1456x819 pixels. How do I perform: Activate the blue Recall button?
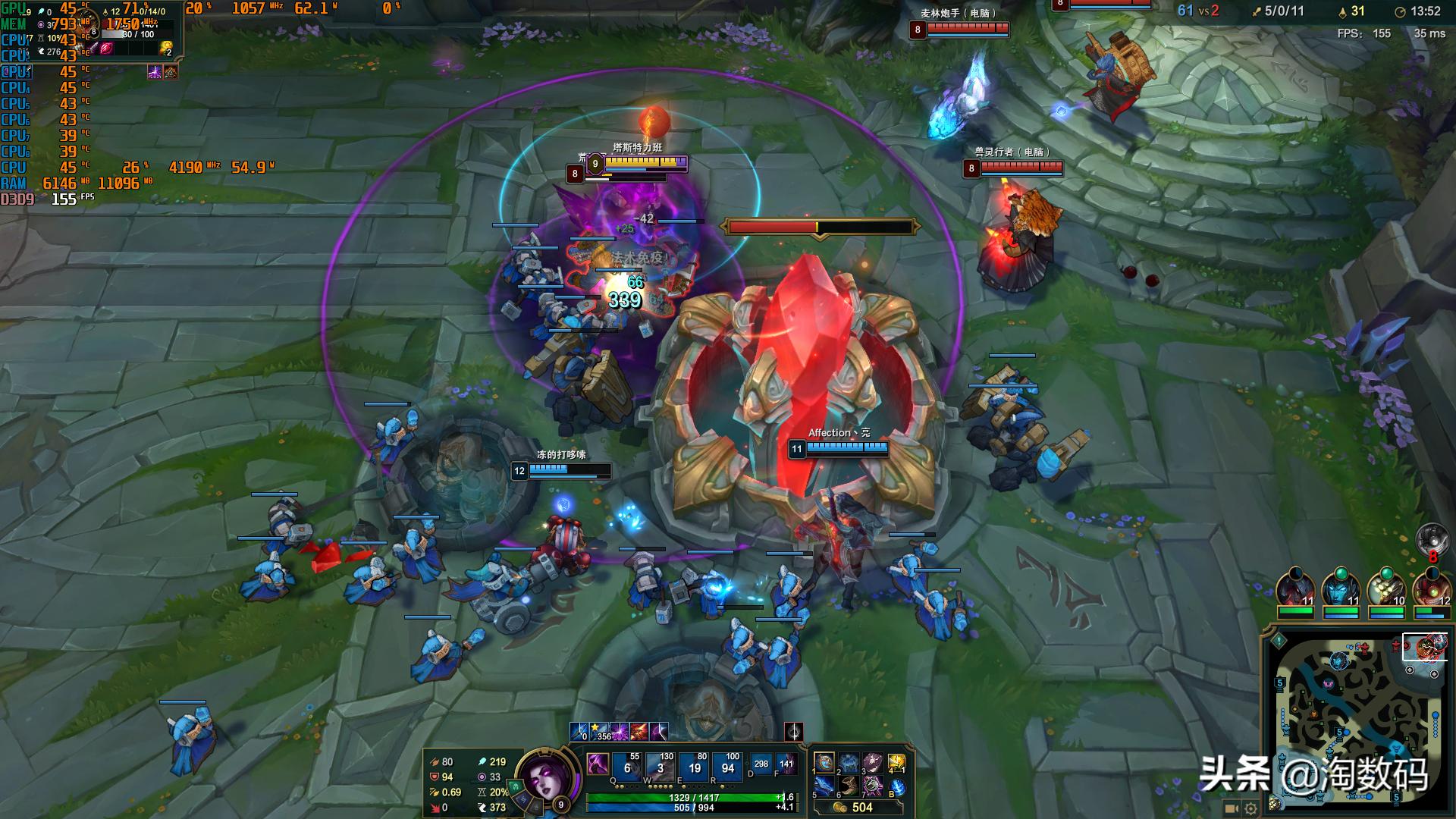coord(897,787)
